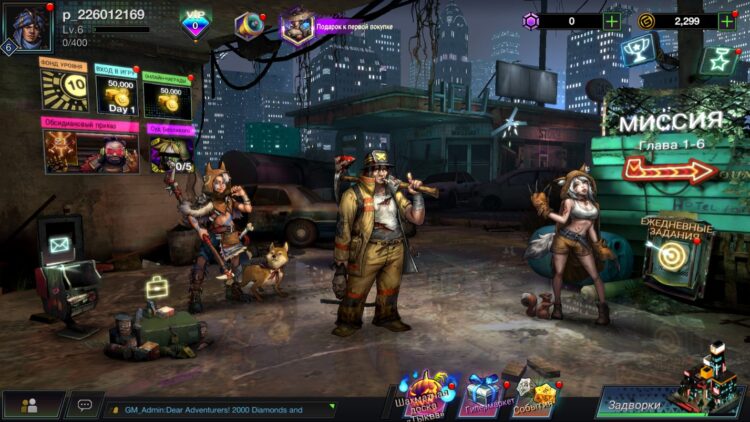Go to Задворки backyard button
750x422 pixels.
click(650, 404)
